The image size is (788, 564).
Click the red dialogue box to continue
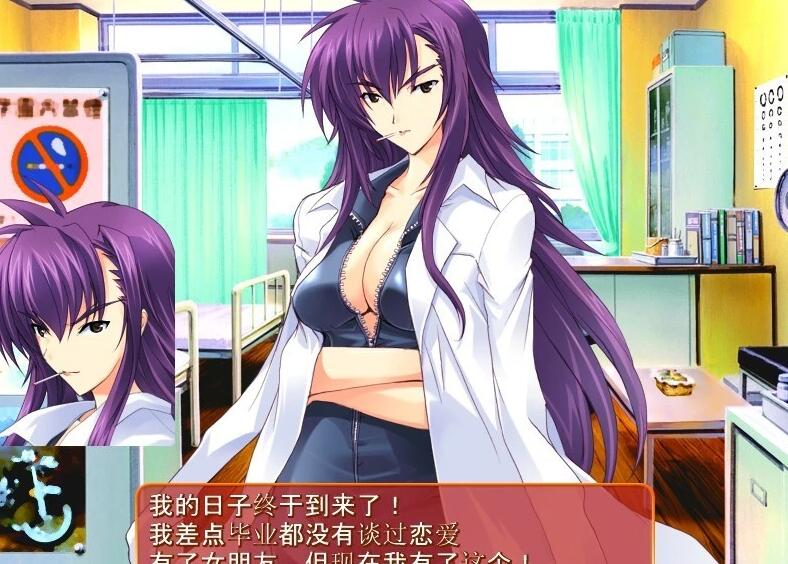[x=395, y=526]
